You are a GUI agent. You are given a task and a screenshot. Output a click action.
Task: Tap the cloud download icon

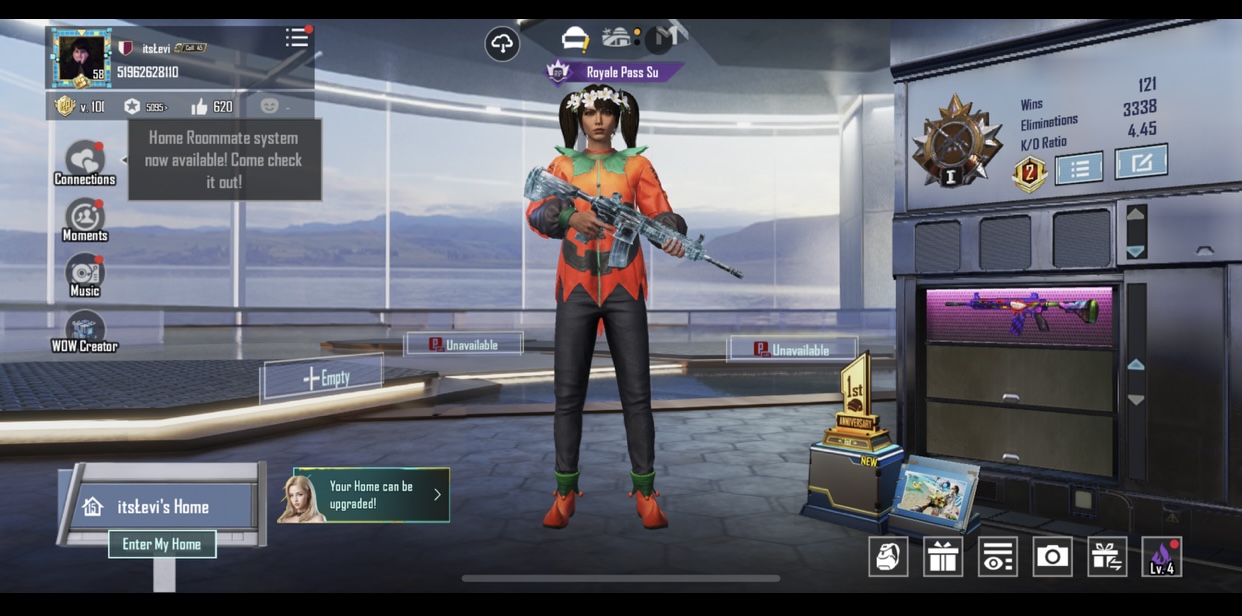tap(502, 44)
